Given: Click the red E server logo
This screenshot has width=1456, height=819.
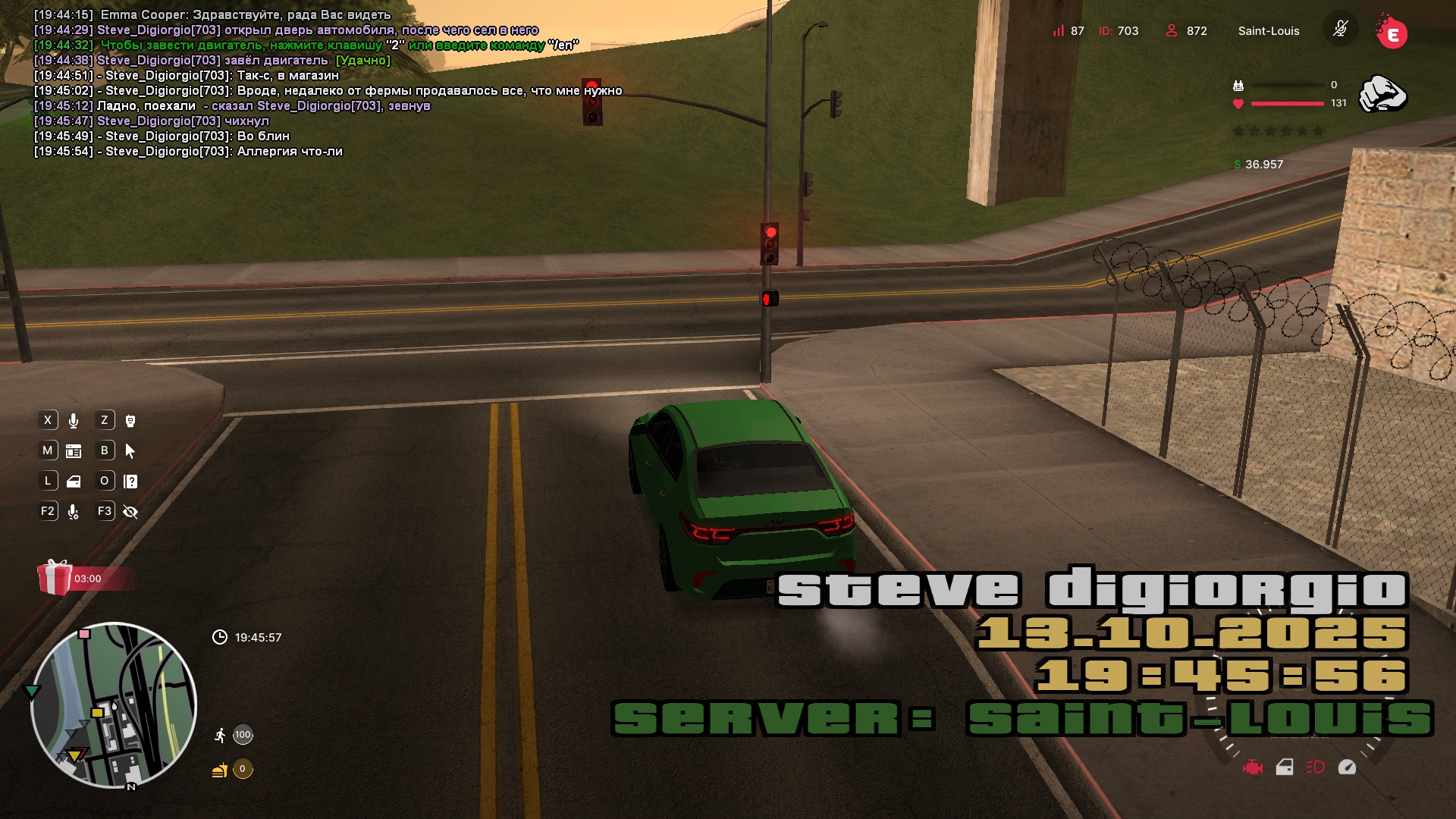Looking at the screenshot, I should click(x=1392, y=33).
